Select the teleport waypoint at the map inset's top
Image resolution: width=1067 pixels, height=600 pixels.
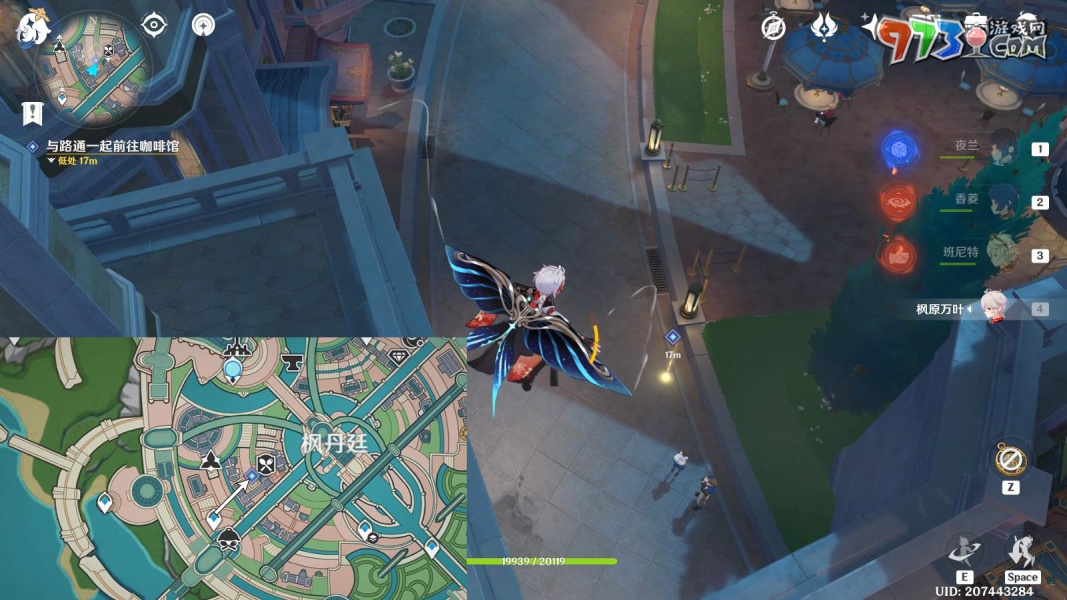(233, 370)
